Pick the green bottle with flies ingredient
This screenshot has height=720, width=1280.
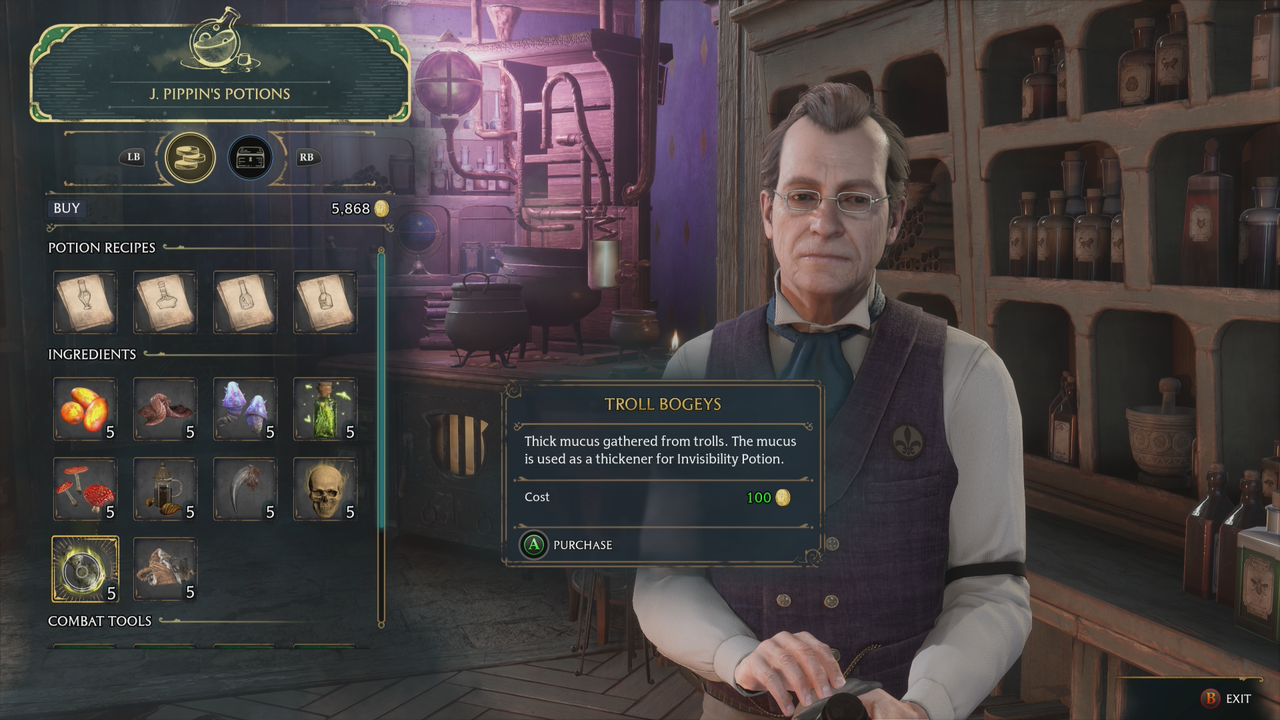pos(325,408)
